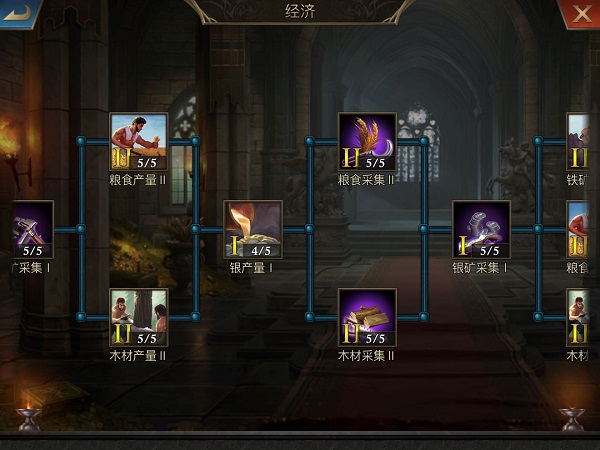The image size is (600, 450).
Task: Choose the 银产量 I research node
Action: [252, 230]
